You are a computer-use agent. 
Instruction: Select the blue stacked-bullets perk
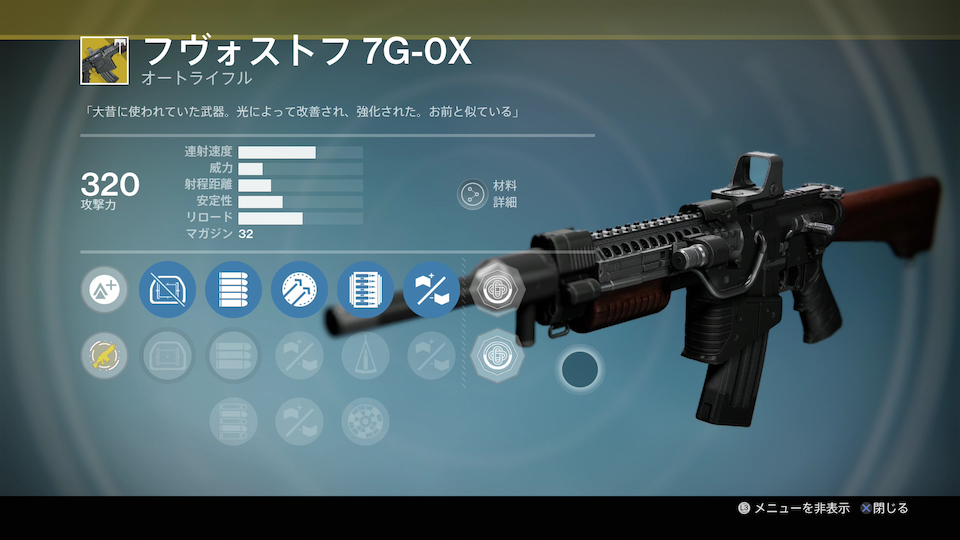tap(233, 291)
